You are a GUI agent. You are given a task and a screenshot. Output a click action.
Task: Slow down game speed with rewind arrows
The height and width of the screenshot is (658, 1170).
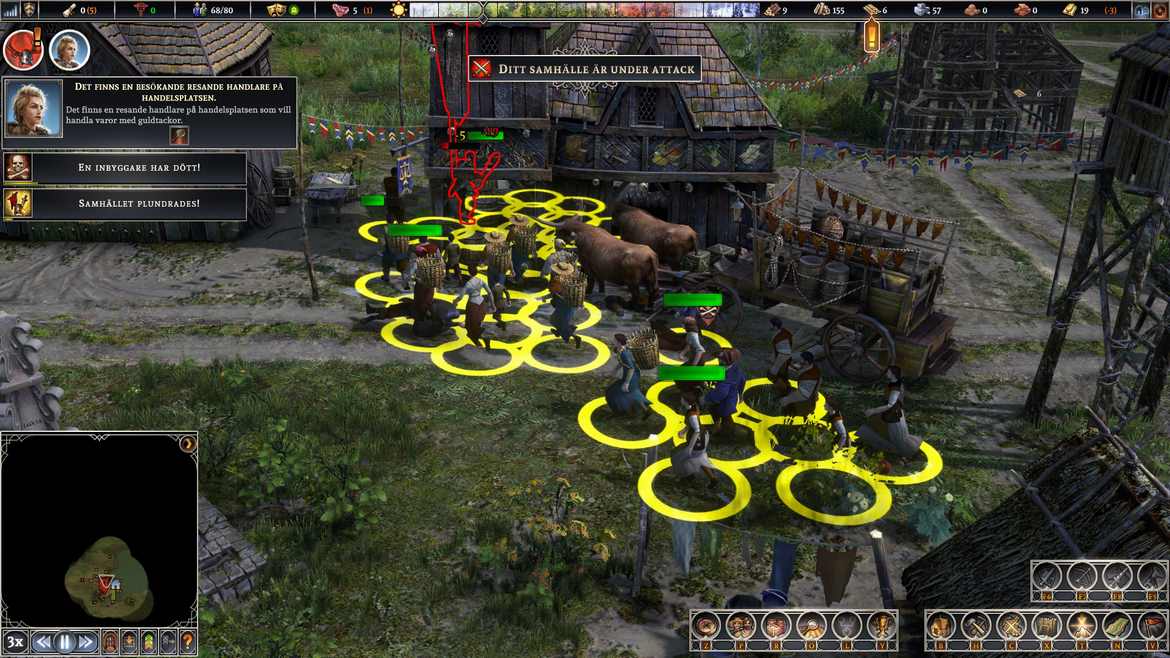tap(42, 642)
